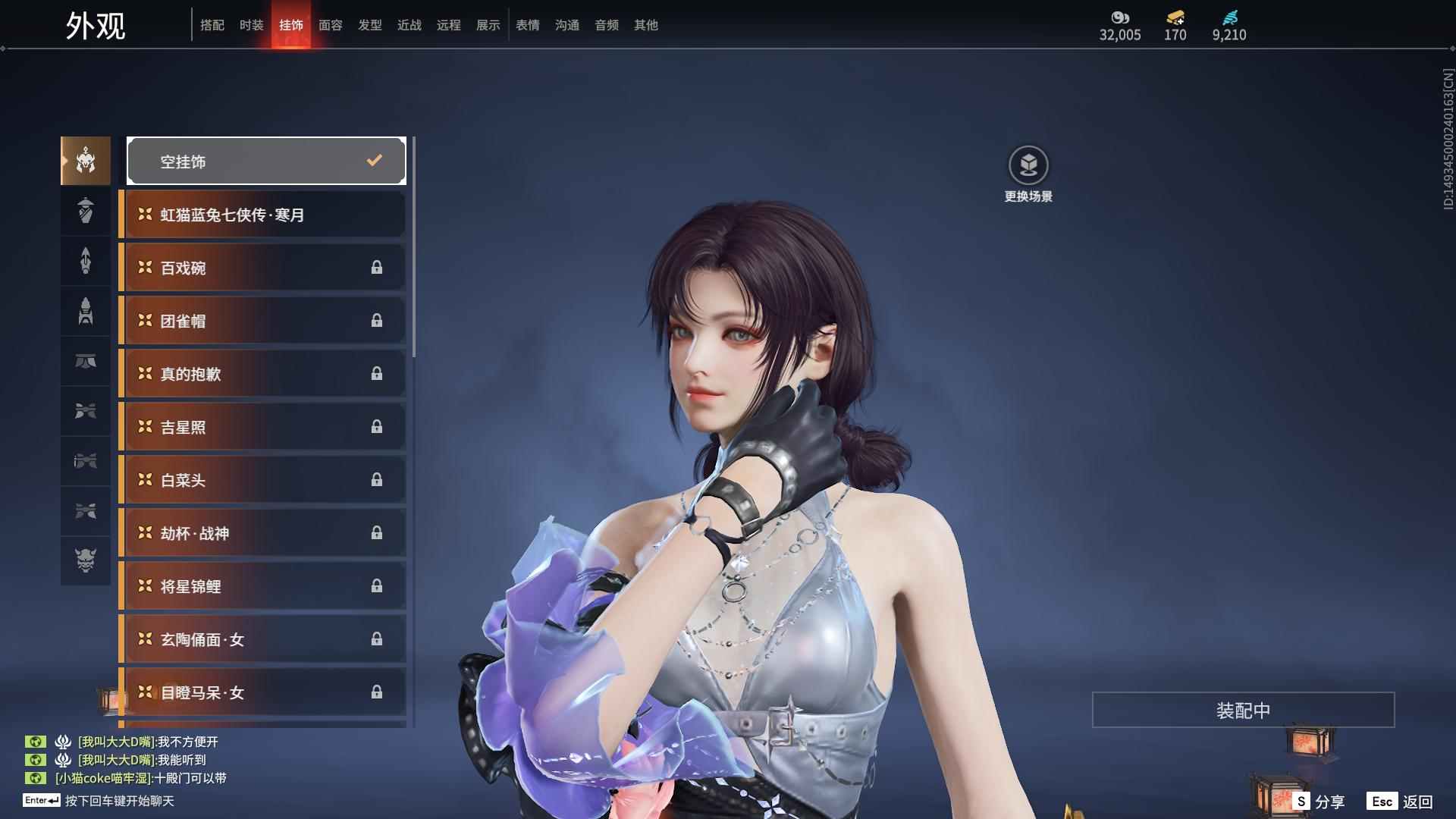Choose the 空挂饰 empty accessory option
The width and height of the screenshot is (1456, 819).
(x=266, y=161)
